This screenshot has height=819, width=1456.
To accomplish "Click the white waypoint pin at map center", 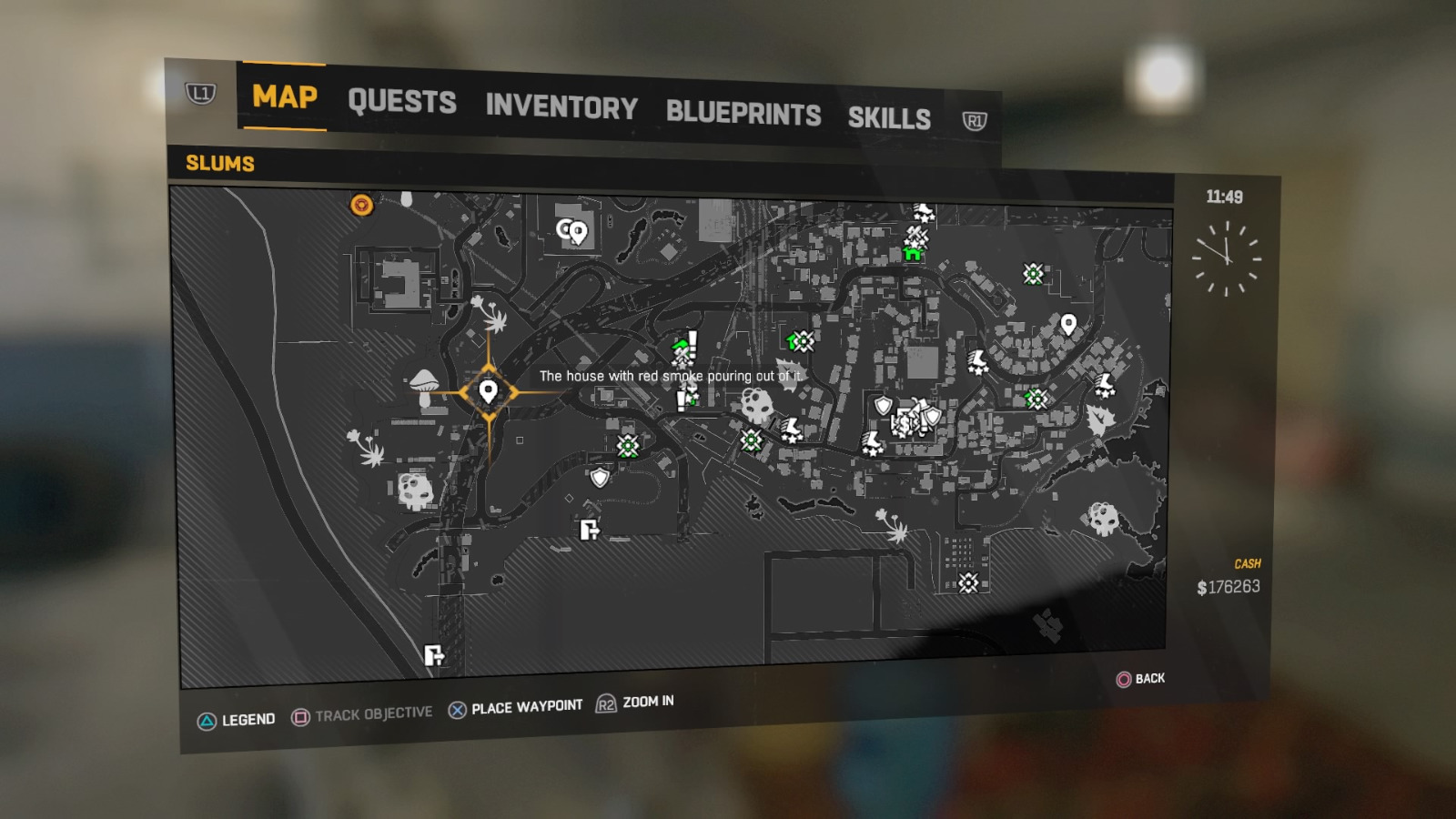I will tap(488, 391).
